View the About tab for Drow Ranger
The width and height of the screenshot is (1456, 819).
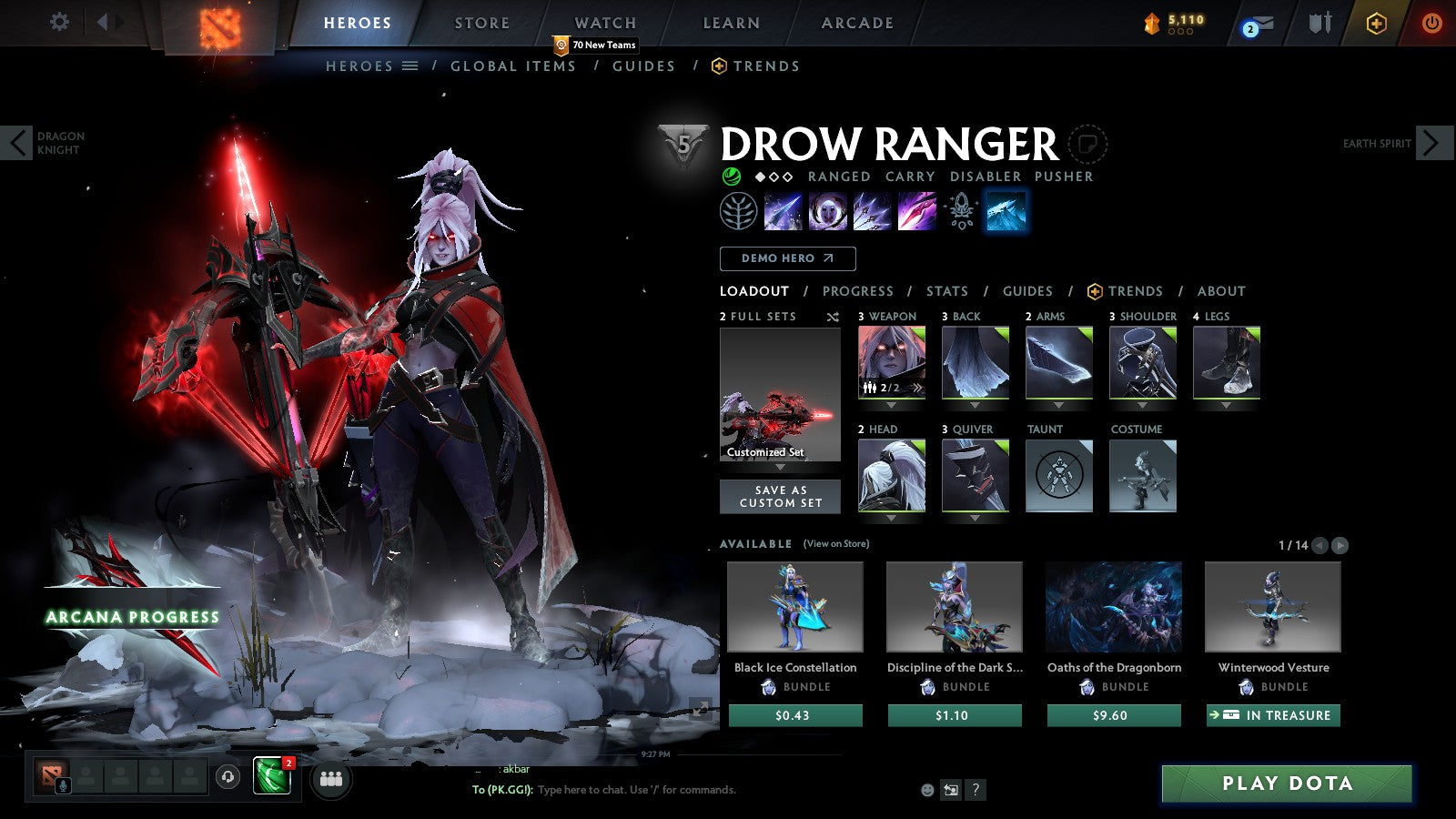pyautogui.click(x=1221, y=291)
